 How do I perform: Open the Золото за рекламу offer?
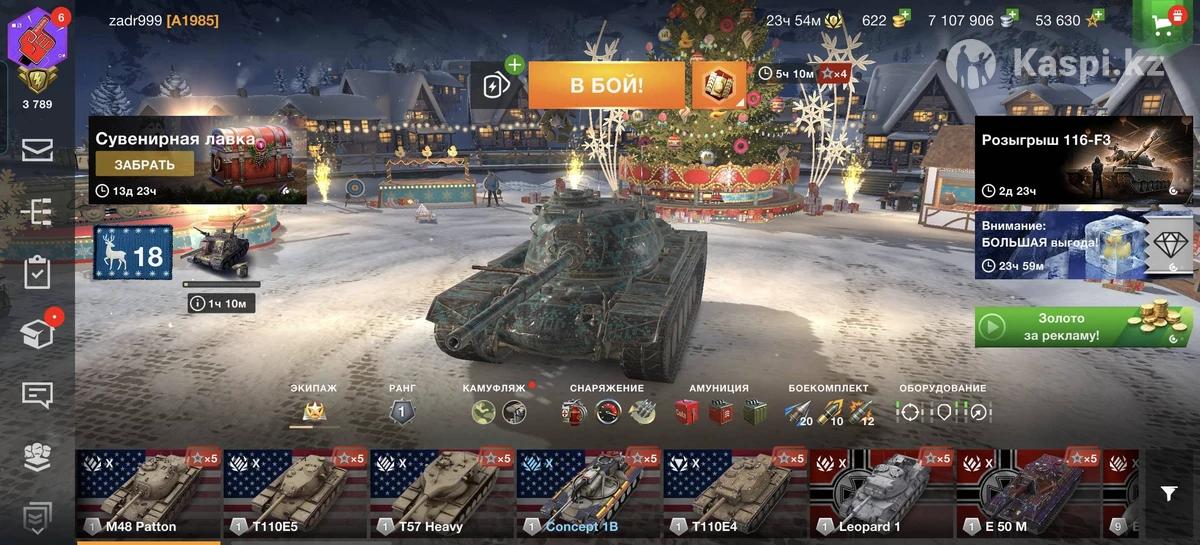tap(1084, 327)
